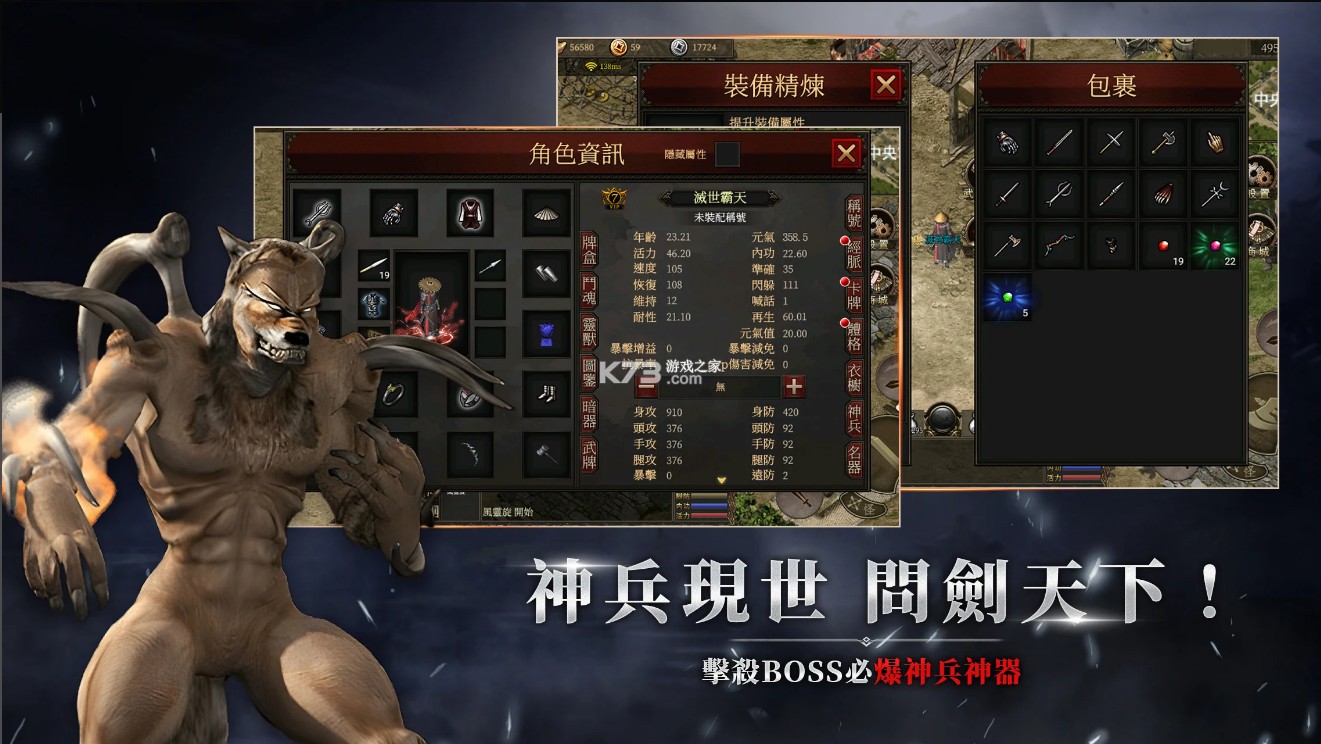Click the red dot beside the 體格 tab

click(845, 322)
